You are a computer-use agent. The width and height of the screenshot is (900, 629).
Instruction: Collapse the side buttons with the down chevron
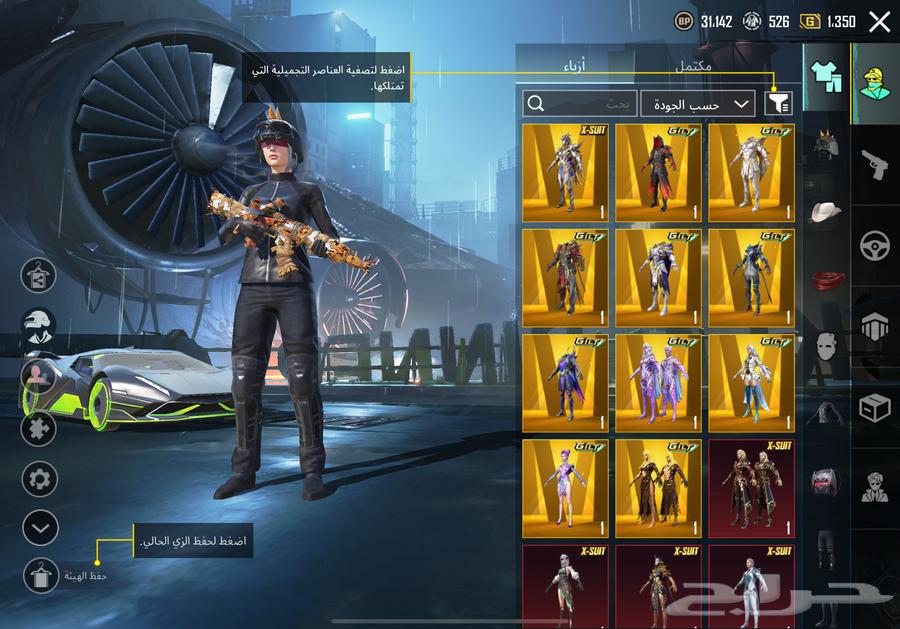pos(39,526)
